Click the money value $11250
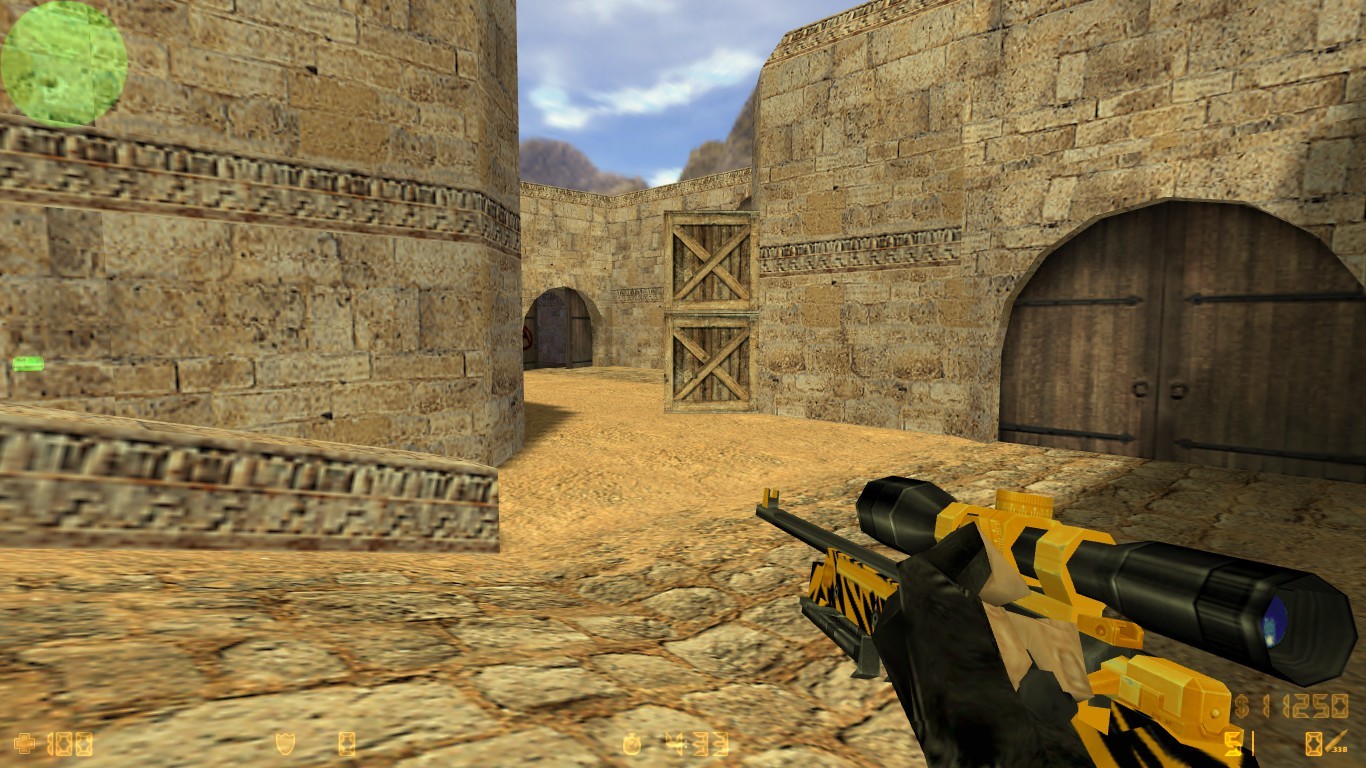Screen dimensions: 1366x768 click(x=1305, y=705)
